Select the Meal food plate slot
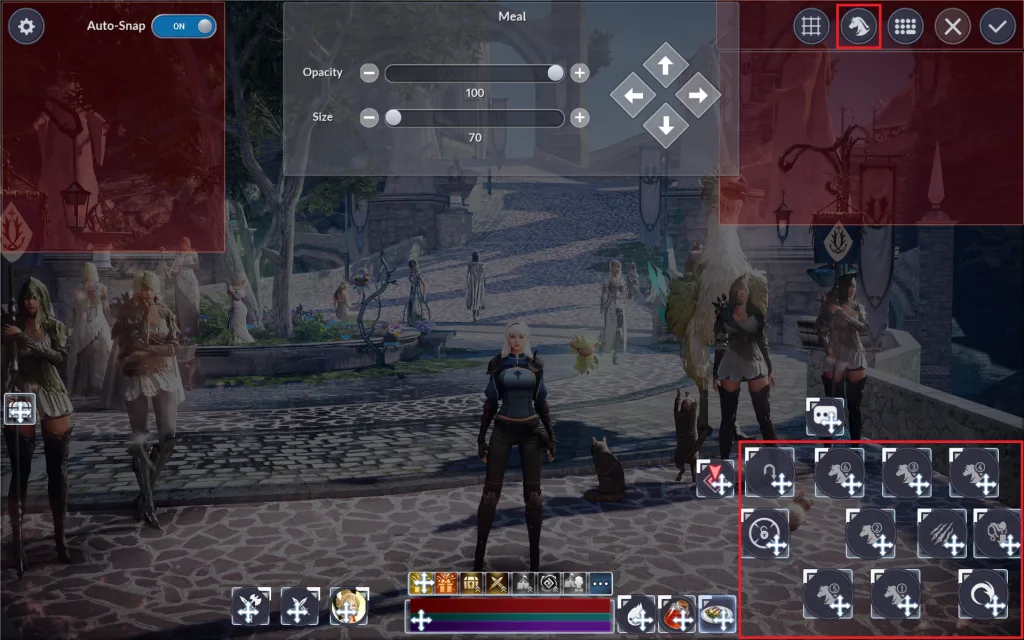 click(x=717, y=613)
